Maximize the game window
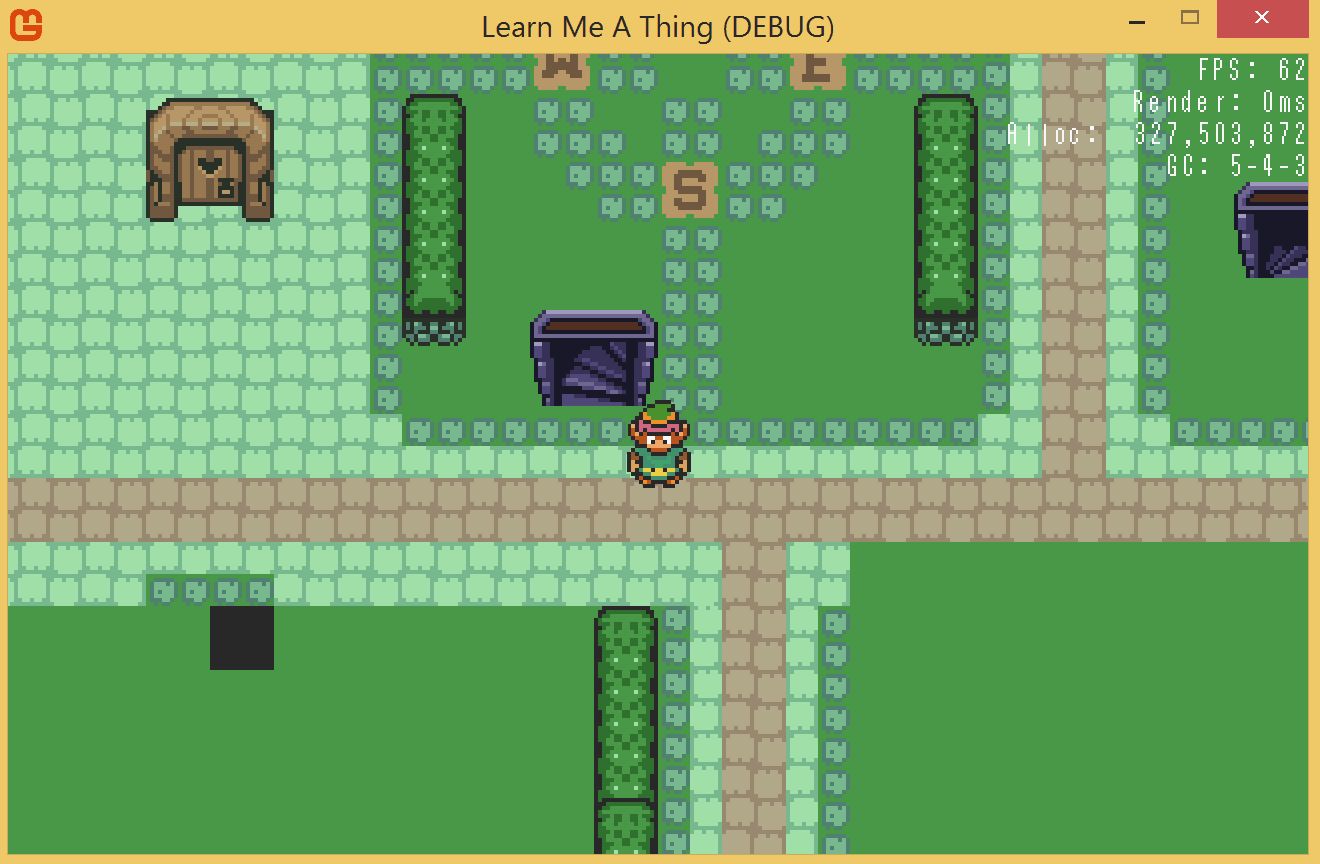This screenshot has height=864, width=1320. coord(1190,17)
